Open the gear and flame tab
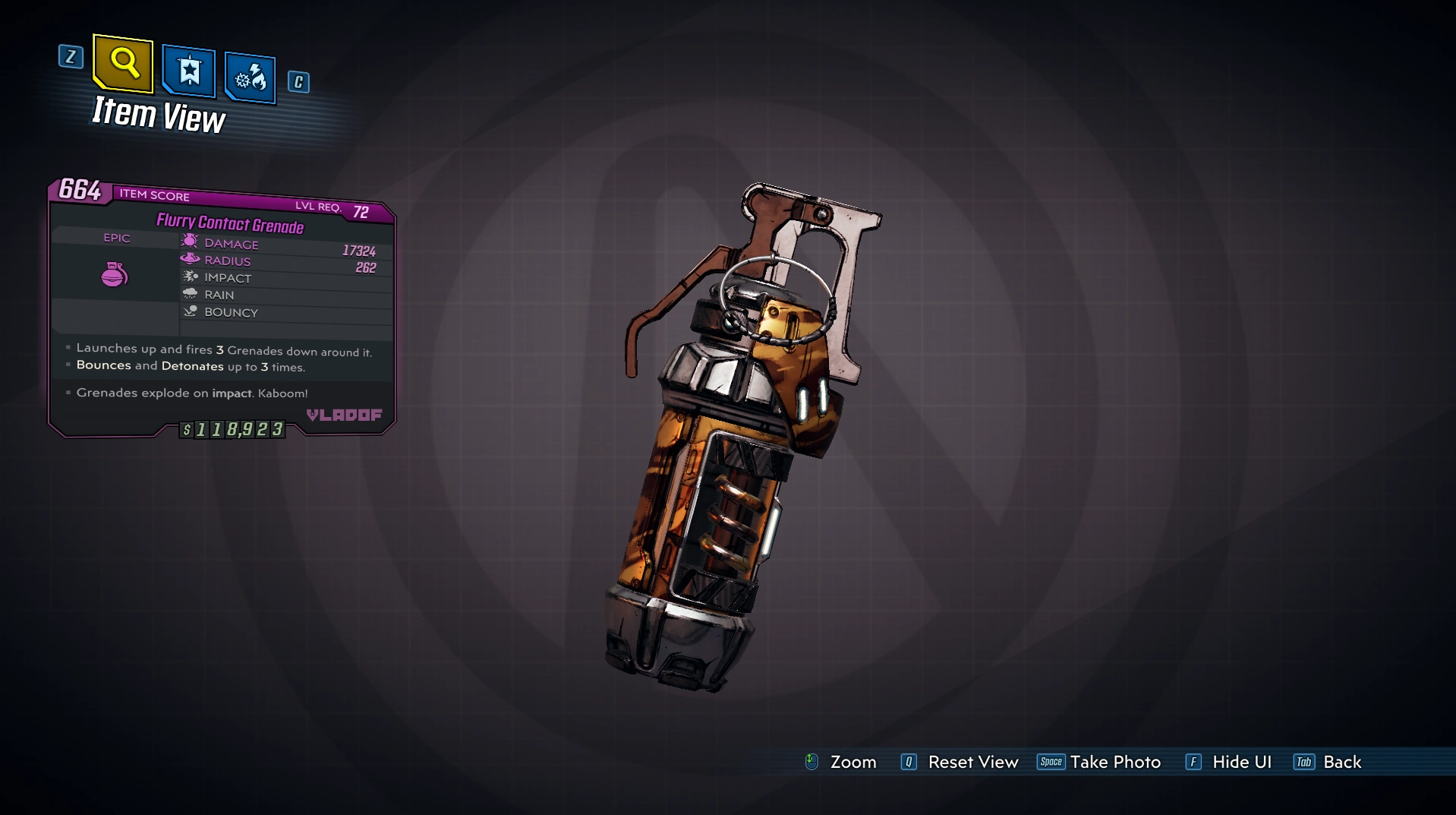The height and width of the screenshot is (815, 1456). point(251,77)
